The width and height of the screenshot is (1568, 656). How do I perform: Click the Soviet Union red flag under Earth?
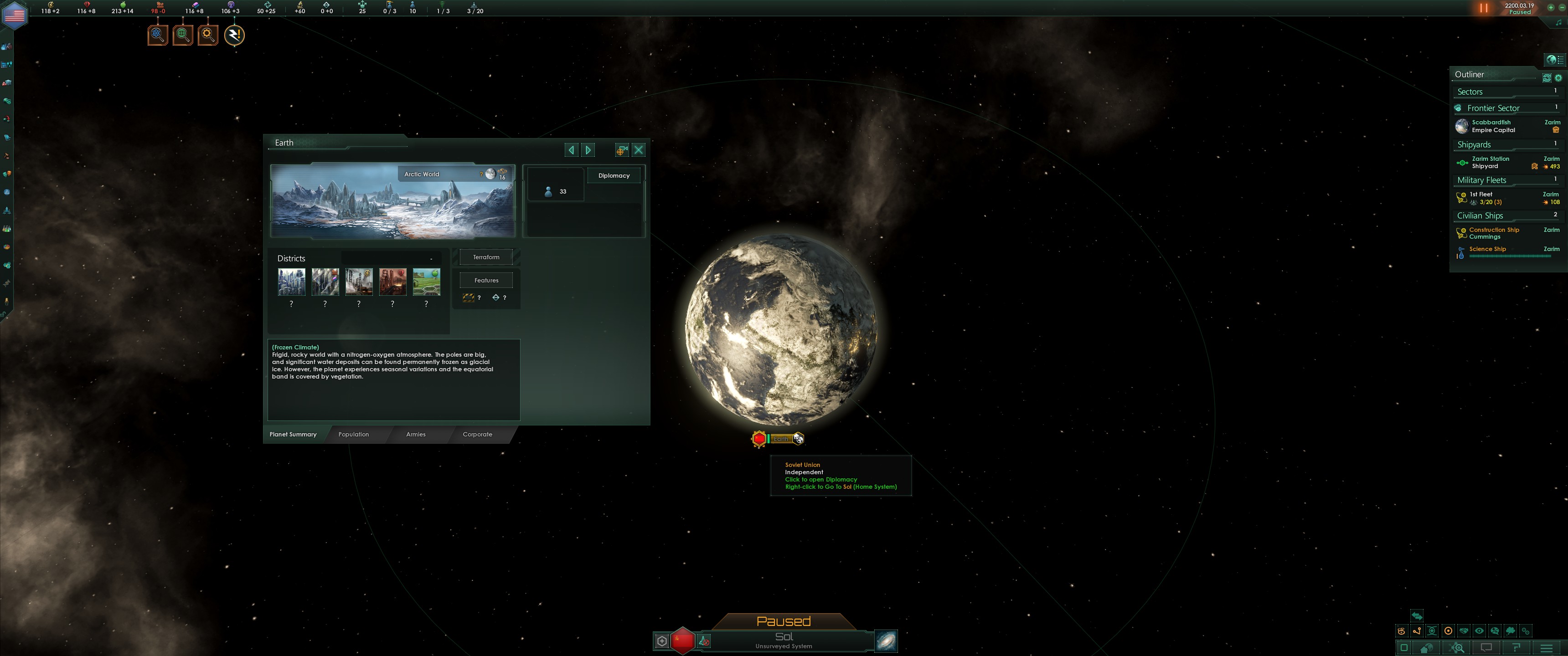[x=759, y=438]
